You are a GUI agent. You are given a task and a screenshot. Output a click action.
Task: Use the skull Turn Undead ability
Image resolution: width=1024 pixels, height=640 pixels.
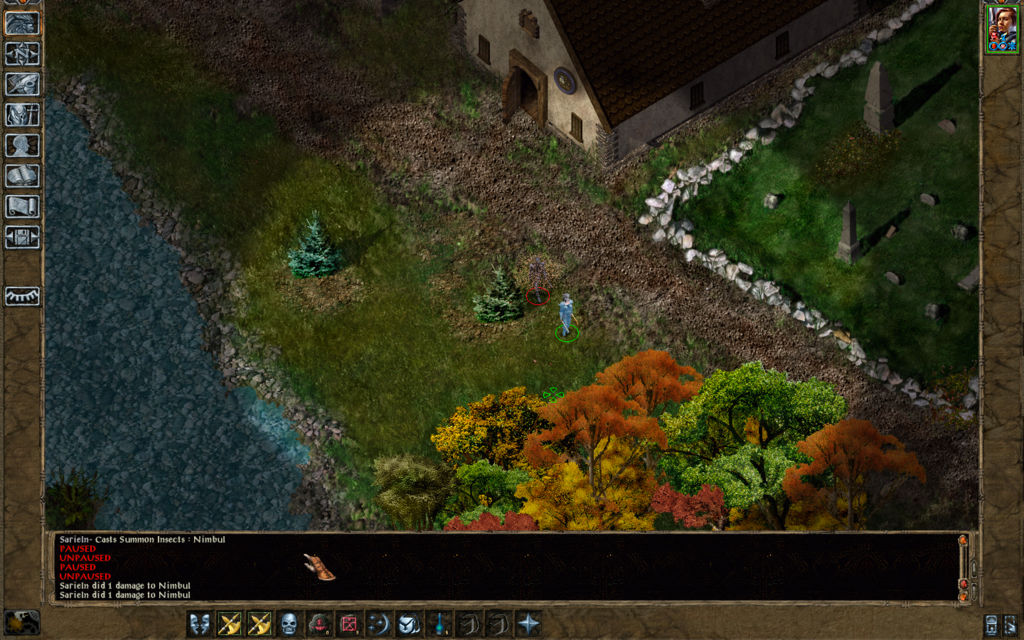(289, 624)
